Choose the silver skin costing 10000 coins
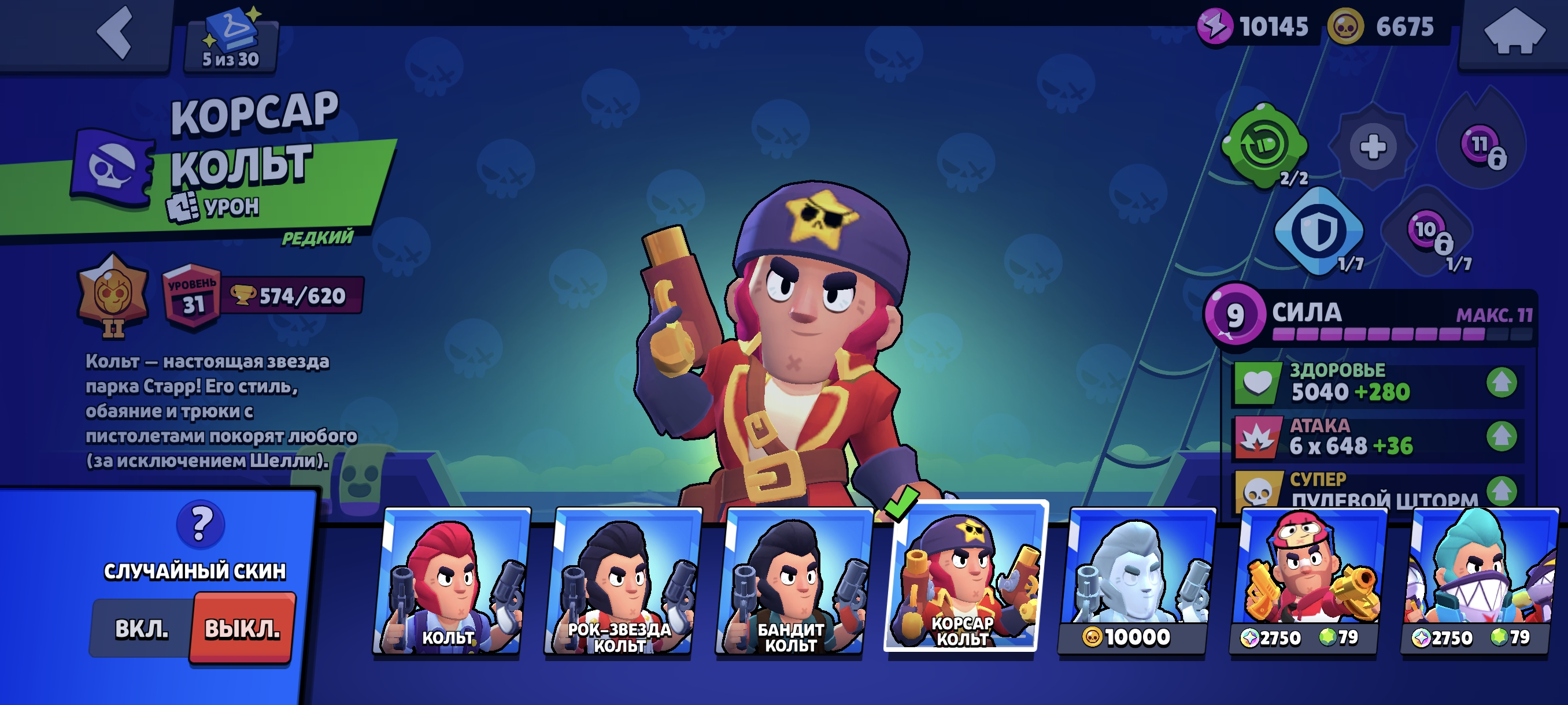The height and width of the screenshot is (705, 1568). point(1134,581)
